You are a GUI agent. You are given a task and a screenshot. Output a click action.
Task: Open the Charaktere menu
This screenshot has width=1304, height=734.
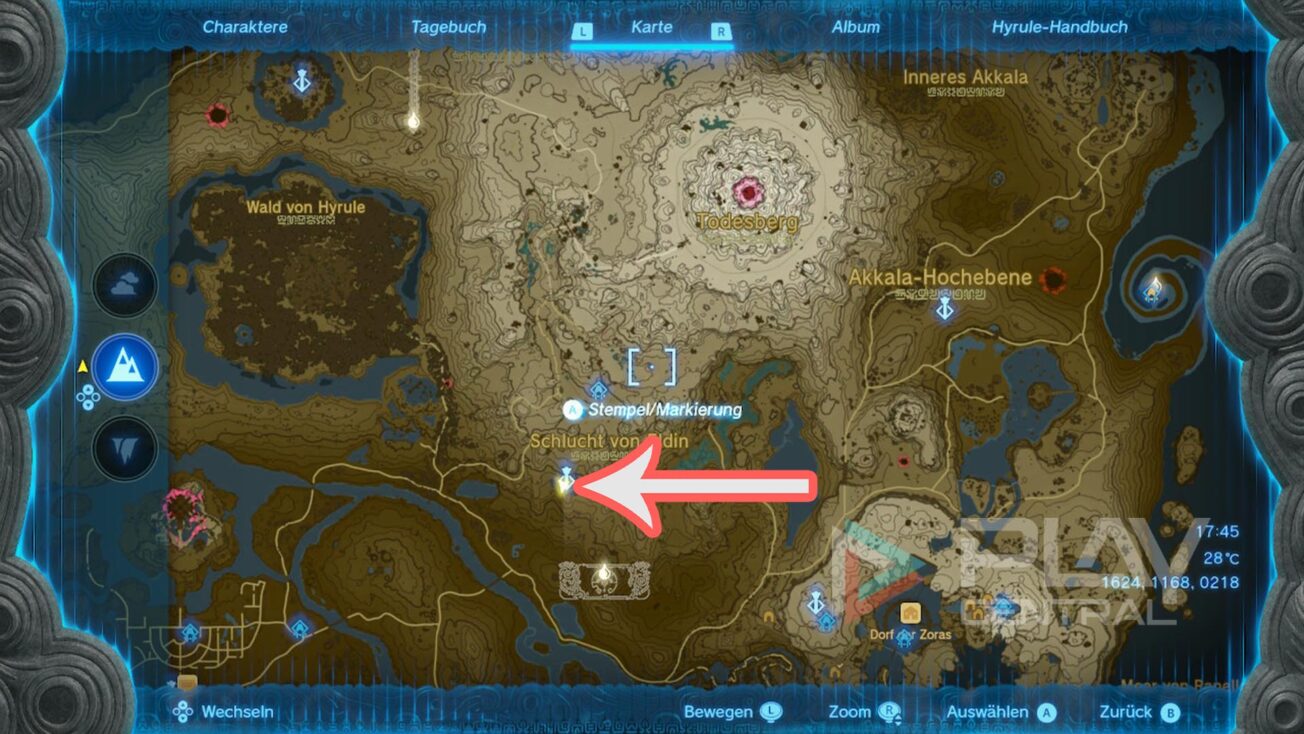coord(244,27)
